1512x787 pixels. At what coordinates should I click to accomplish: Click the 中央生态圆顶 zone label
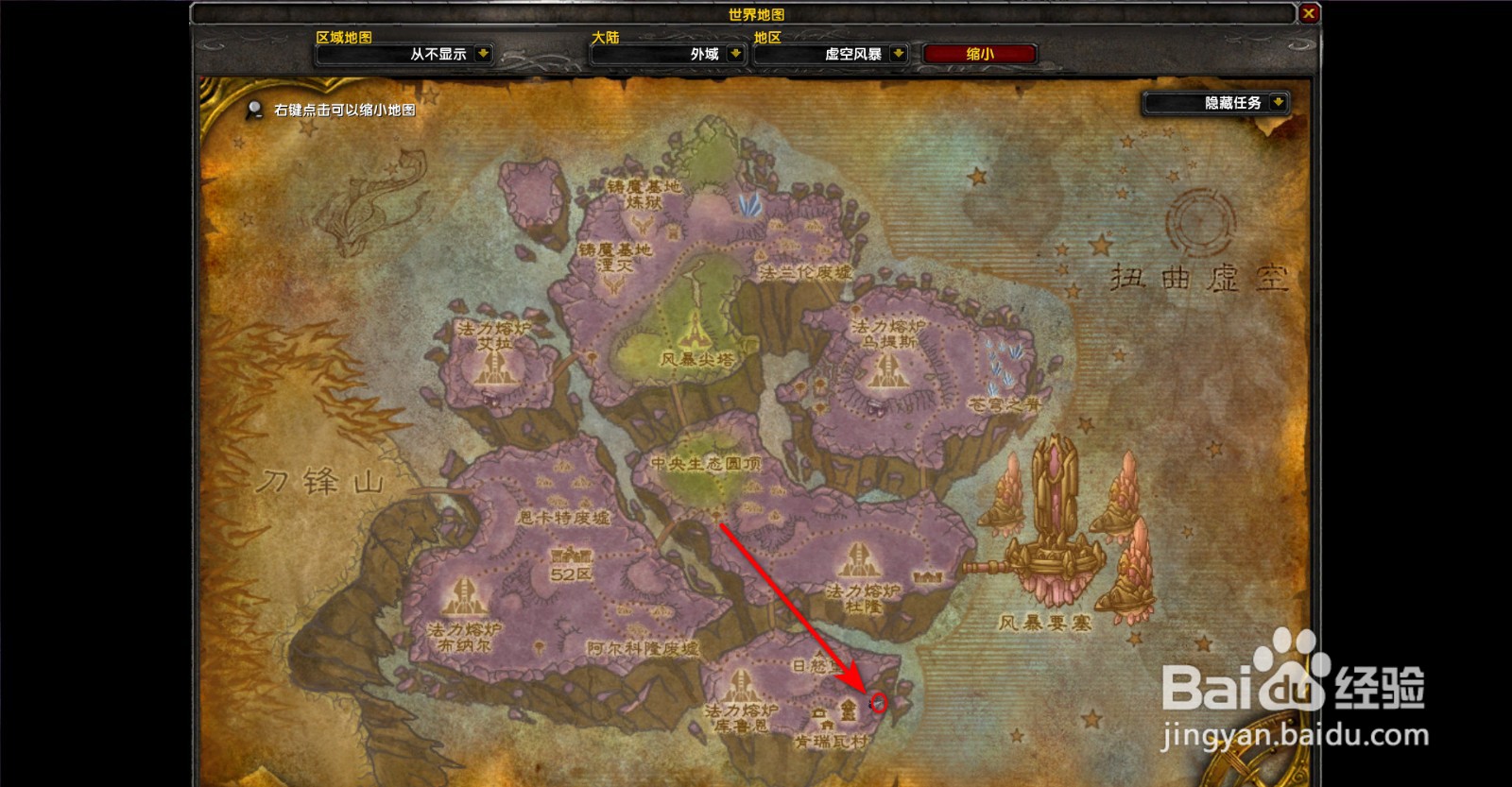tap(708, 465)
